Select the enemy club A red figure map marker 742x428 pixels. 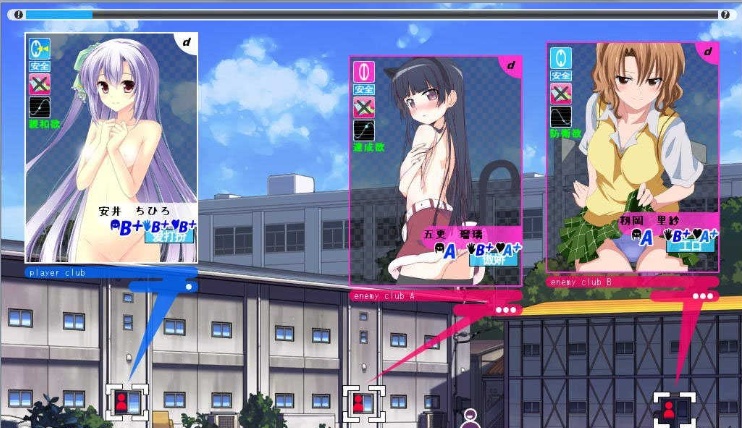[x=360, y=402]
